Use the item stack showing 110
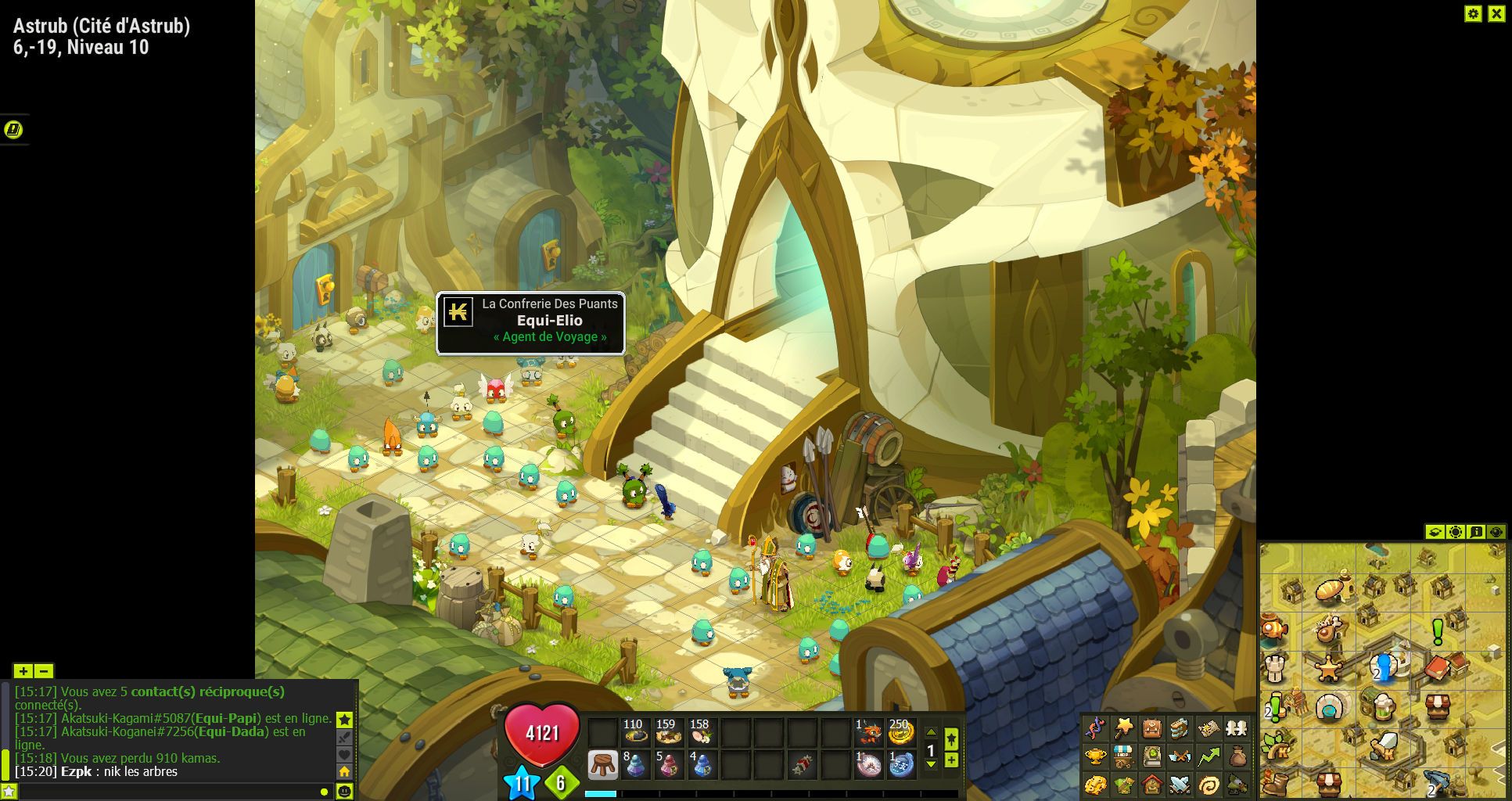Screen dimensions: 1512x801 pyautogui.click(x=634, y=733)
